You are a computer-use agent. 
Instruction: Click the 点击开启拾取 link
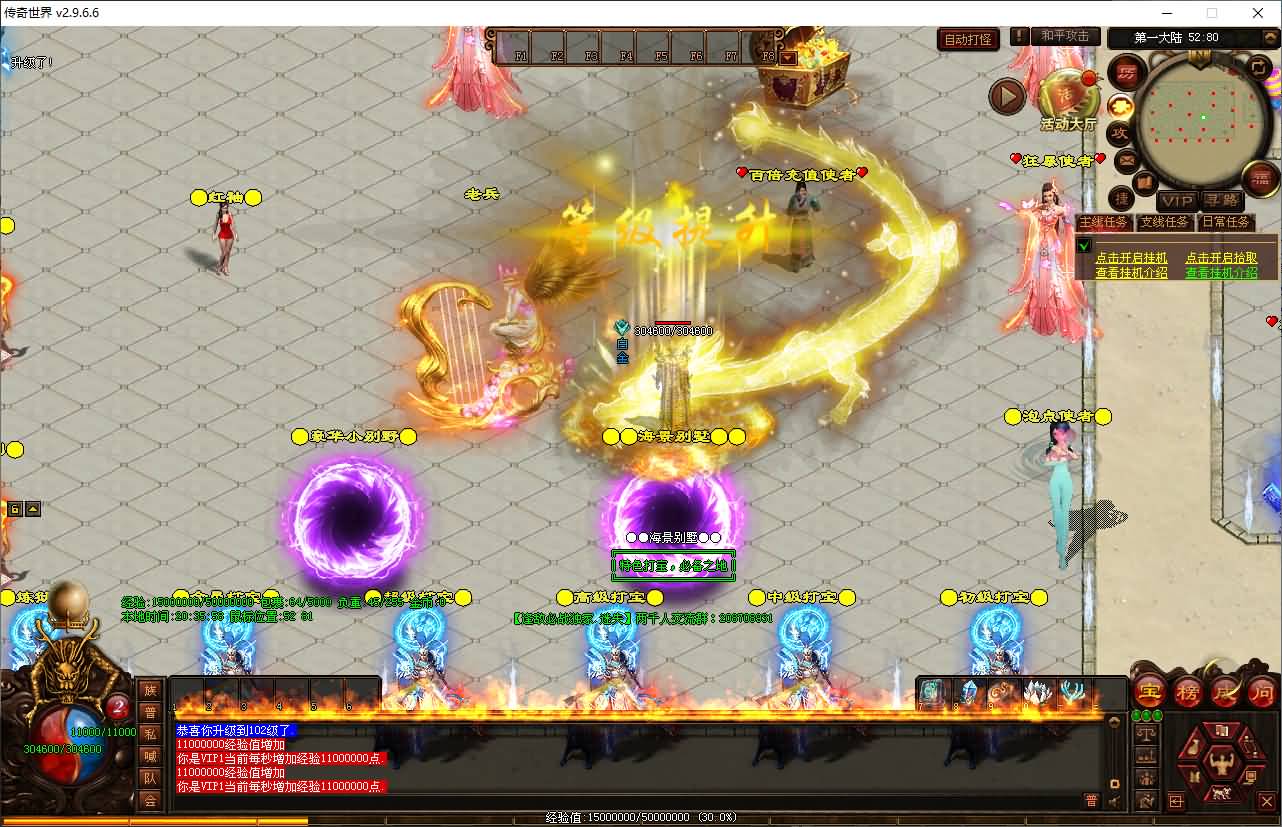1221,258
